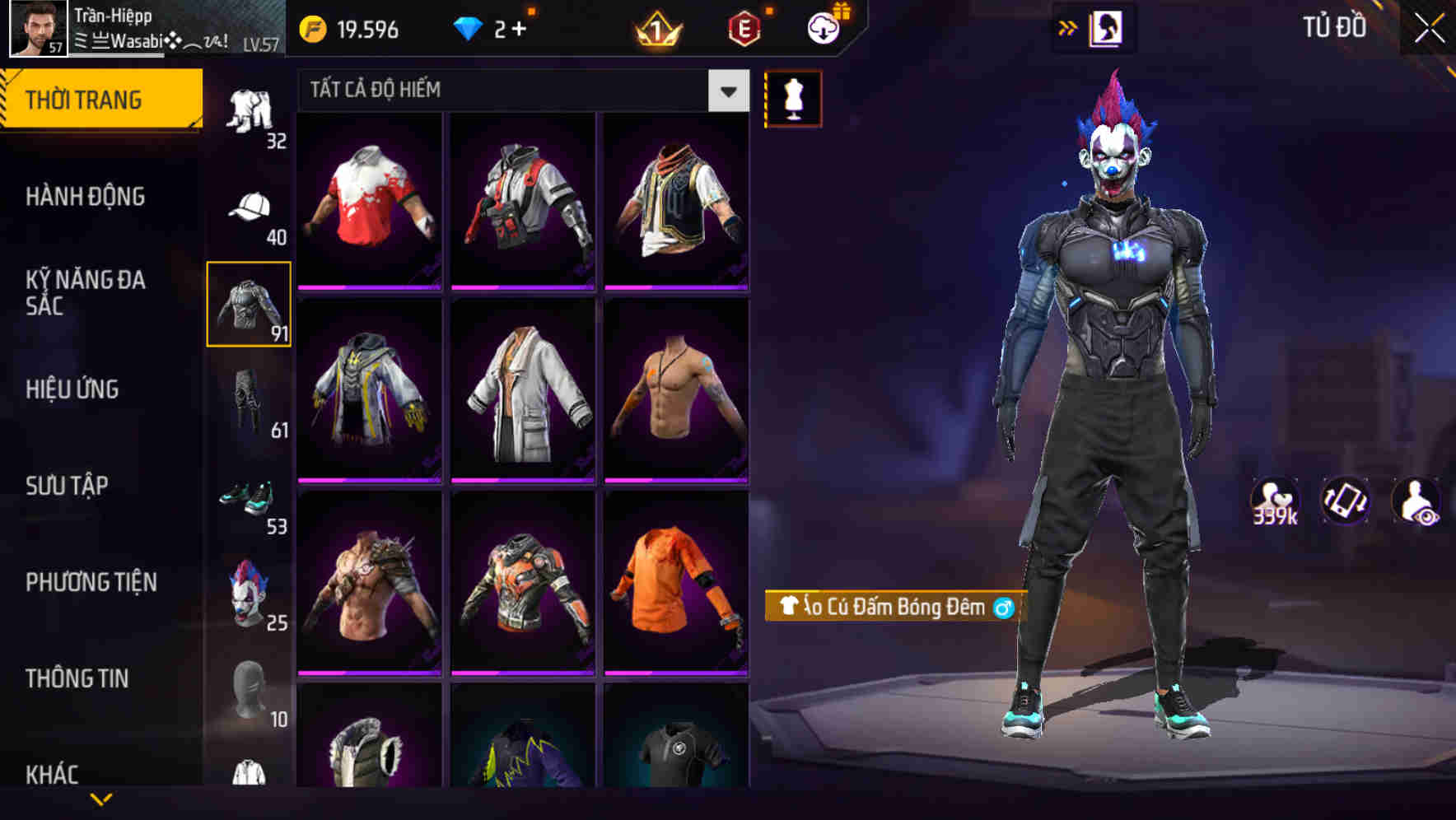
Task: Click the 339k likes button
Action: pyautogui.click(x=1275, y=501)
